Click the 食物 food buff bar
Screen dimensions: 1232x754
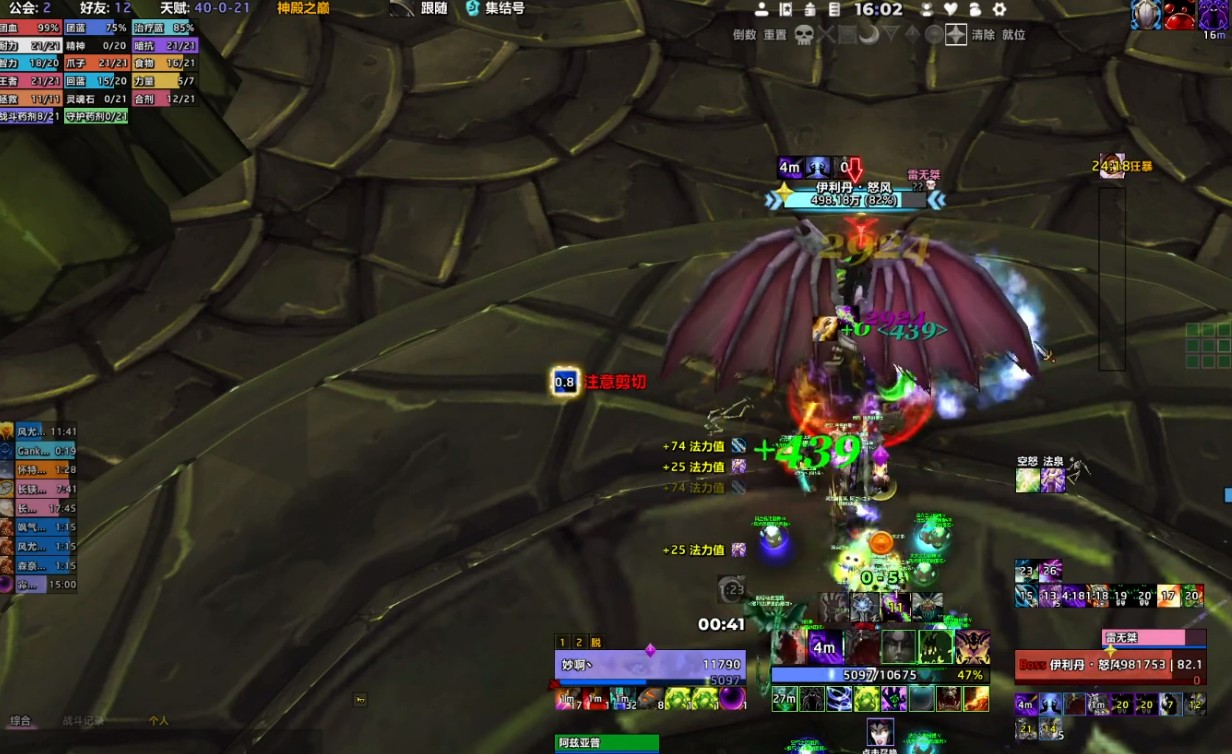tap(164, 63)
